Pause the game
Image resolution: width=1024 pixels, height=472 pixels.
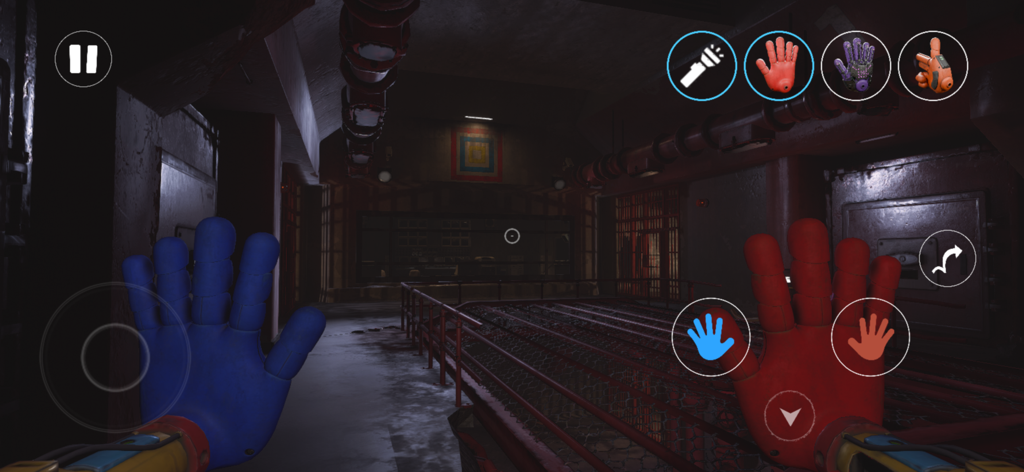point(83,59)
